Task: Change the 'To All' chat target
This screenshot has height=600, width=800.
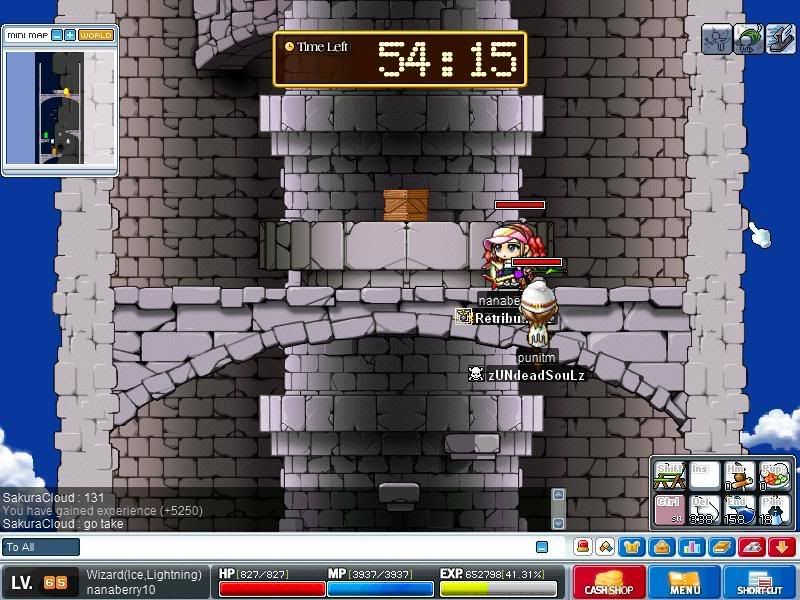Action: pyautogui.click(x=41, y=547)
